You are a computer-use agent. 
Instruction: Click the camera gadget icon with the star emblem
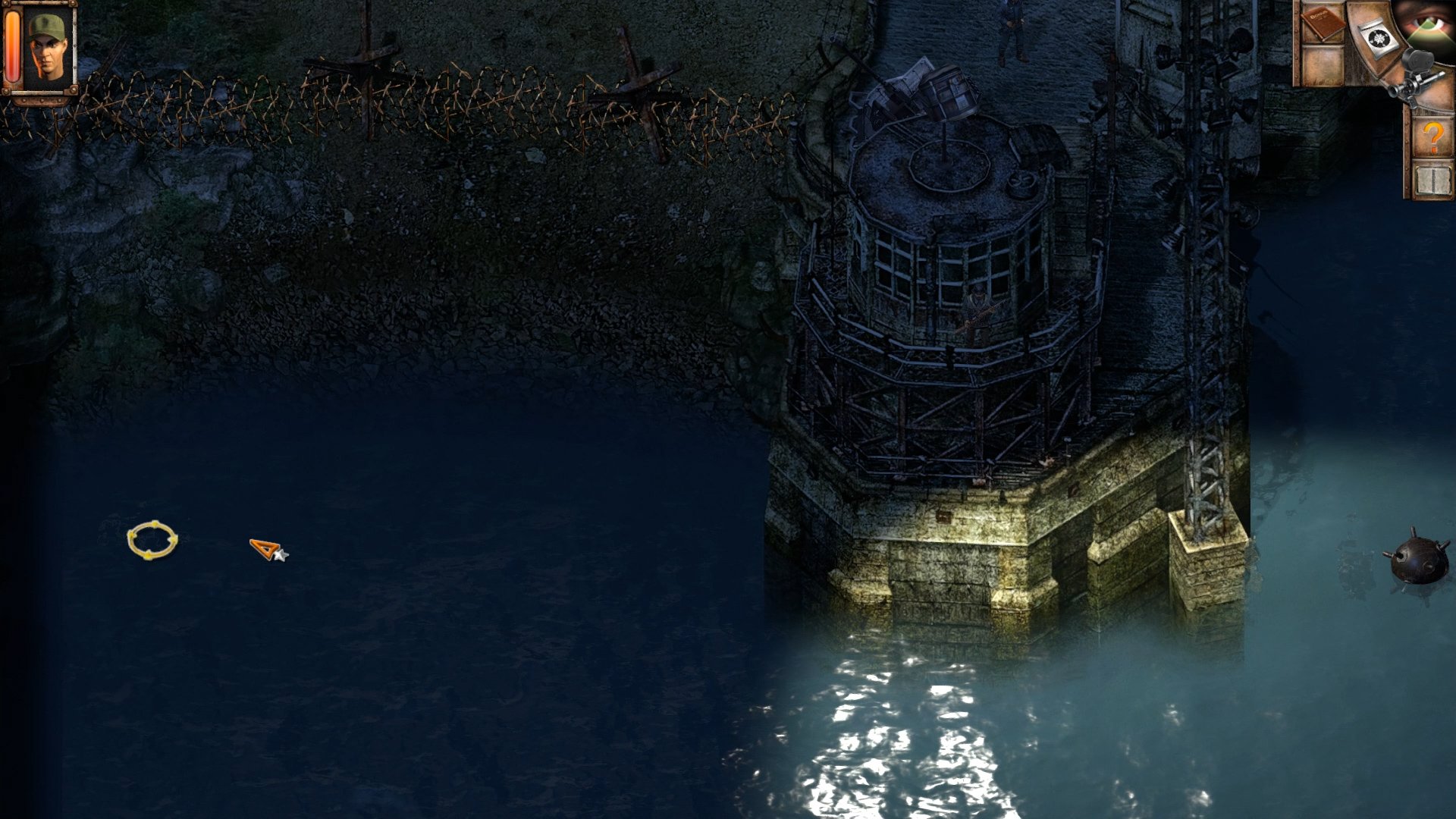(x=1380, y=38)
